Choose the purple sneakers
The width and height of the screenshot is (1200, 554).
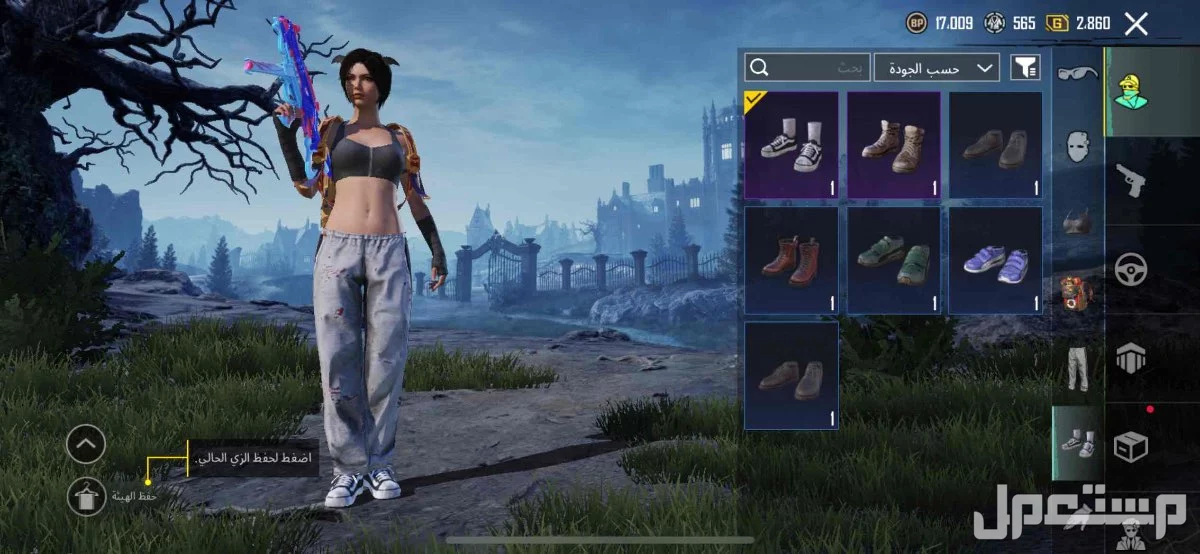coord(995,260)
